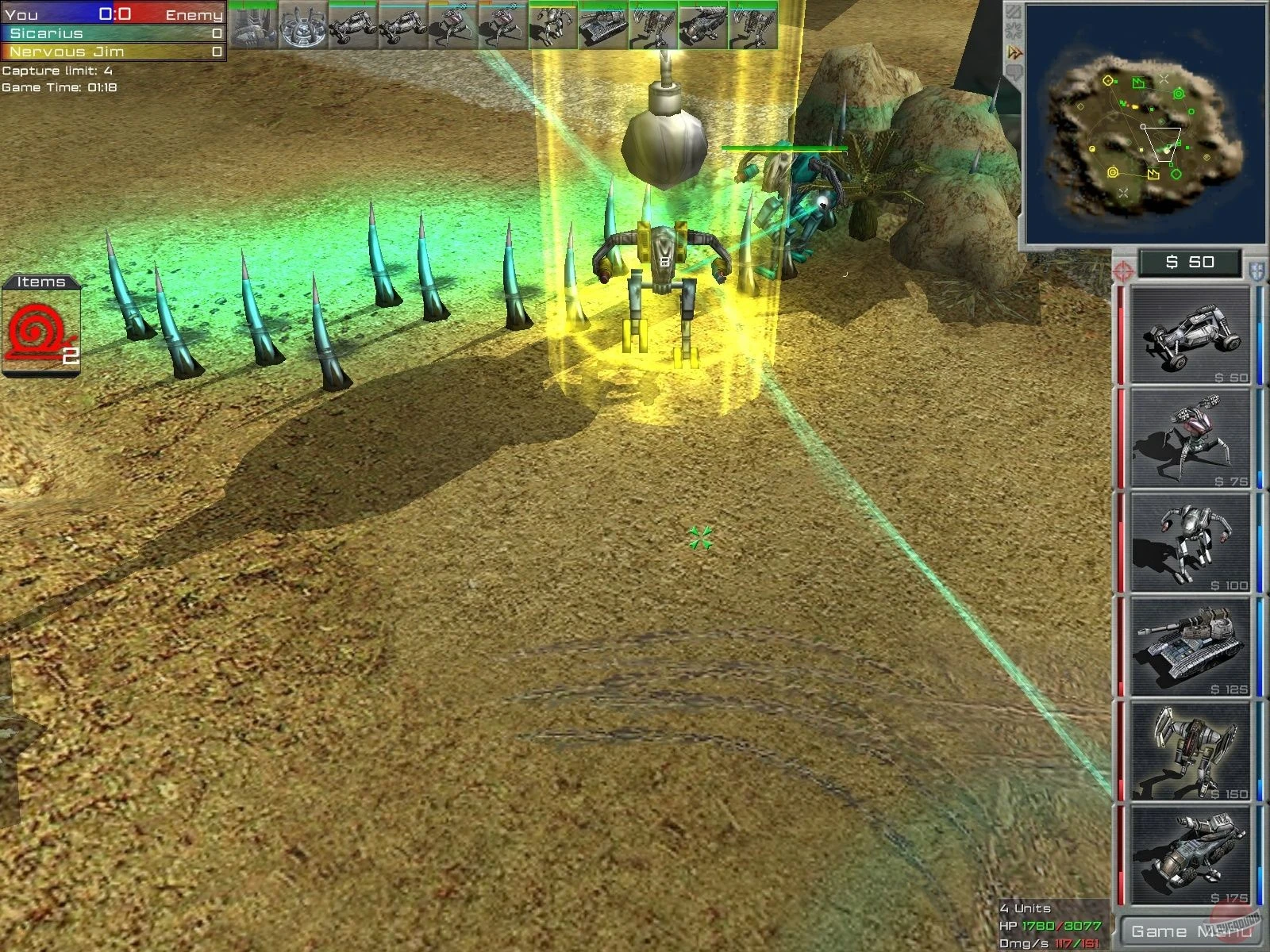Click the $50 funds display above the build list
The width and height of the screenshot is (1270, 952).
click(x=1191, y=262)
